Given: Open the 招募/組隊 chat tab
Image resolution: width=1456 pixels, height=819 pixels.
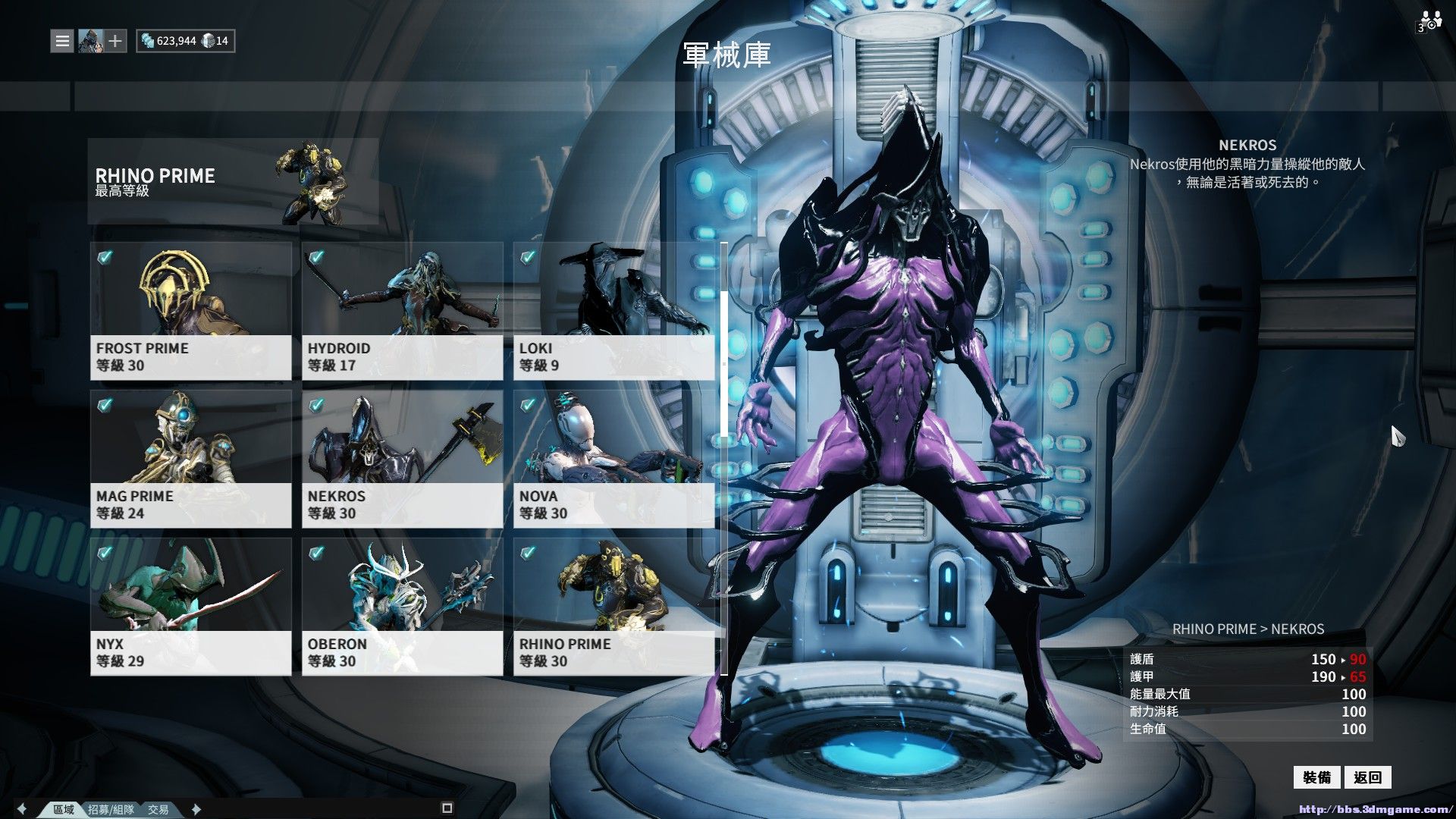Looking at the screenshot, I should click(111, 809).
